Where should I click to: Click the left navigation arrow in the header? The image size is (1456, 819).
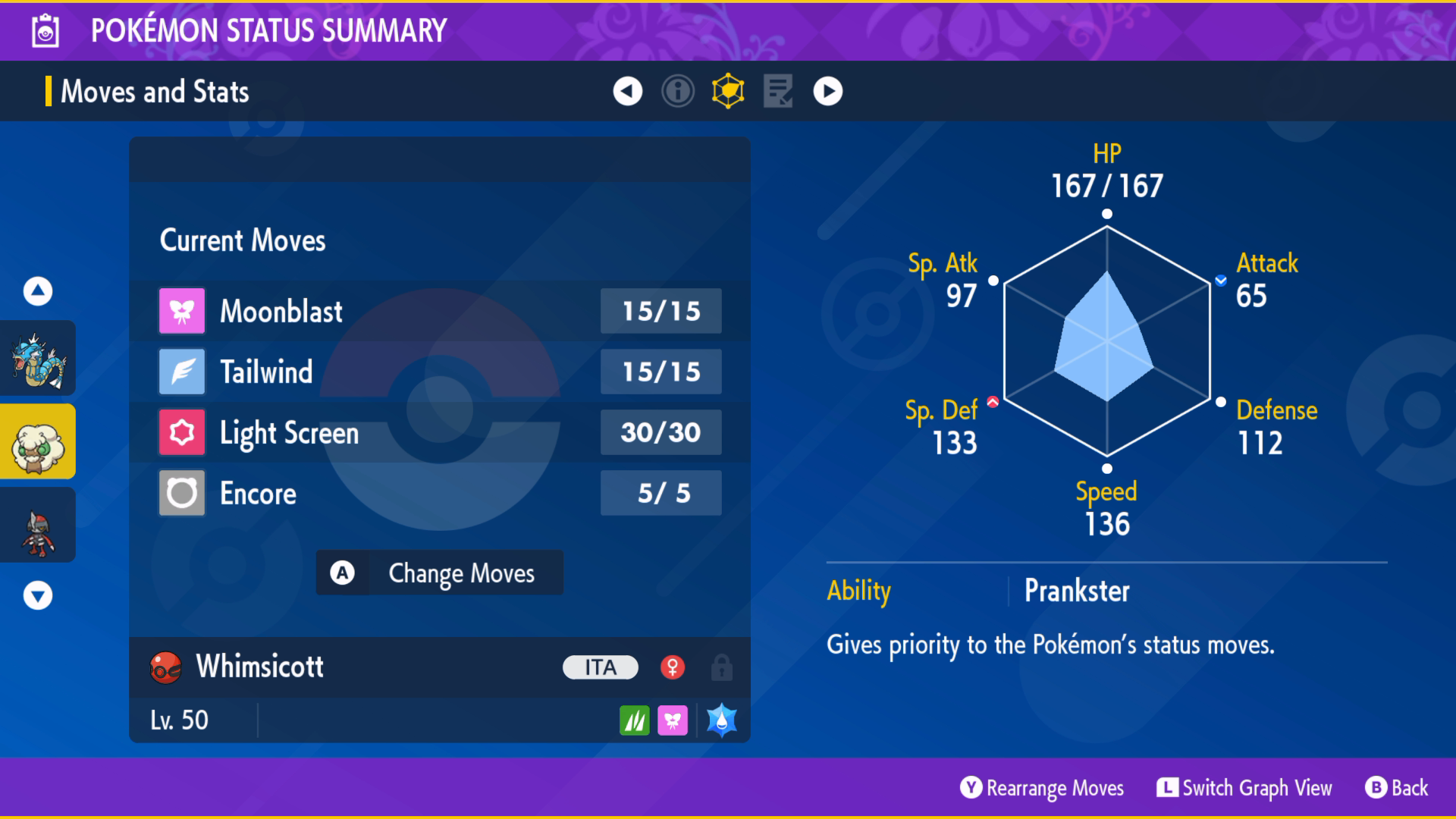pyautogui.click(x=626, y=91)
